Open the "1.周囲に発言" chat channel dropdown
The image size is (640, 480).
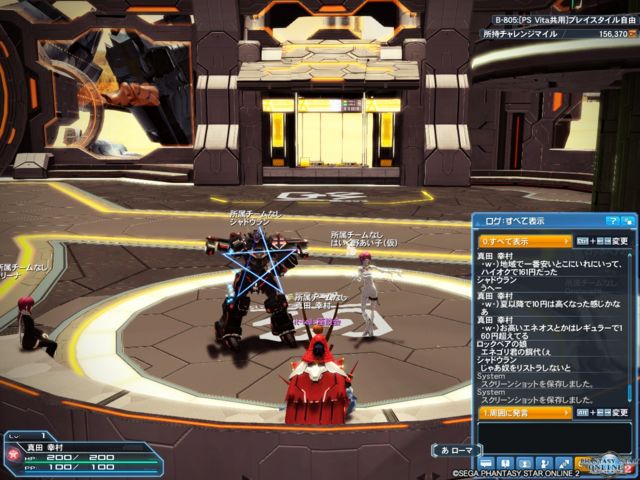[x=525, y=412]
